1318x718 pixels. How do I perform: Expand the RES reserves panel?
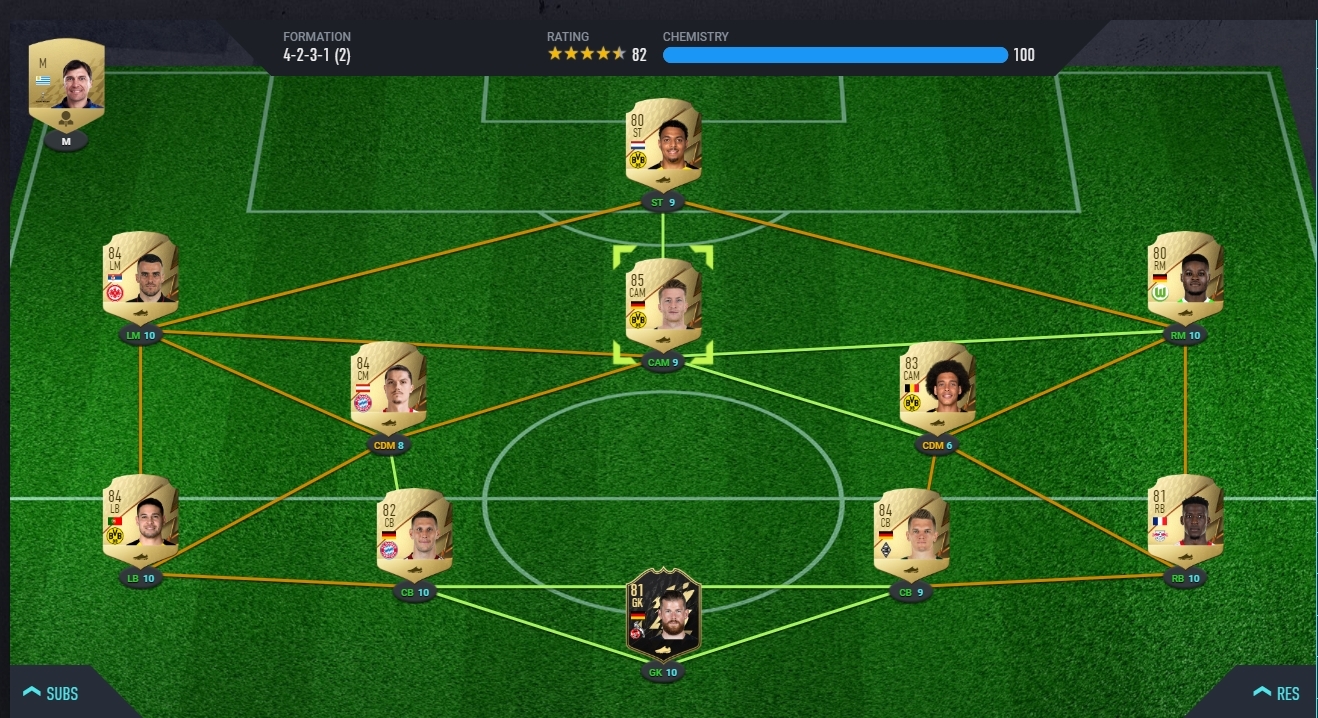pyautogui.click(x=1275, y=693)
